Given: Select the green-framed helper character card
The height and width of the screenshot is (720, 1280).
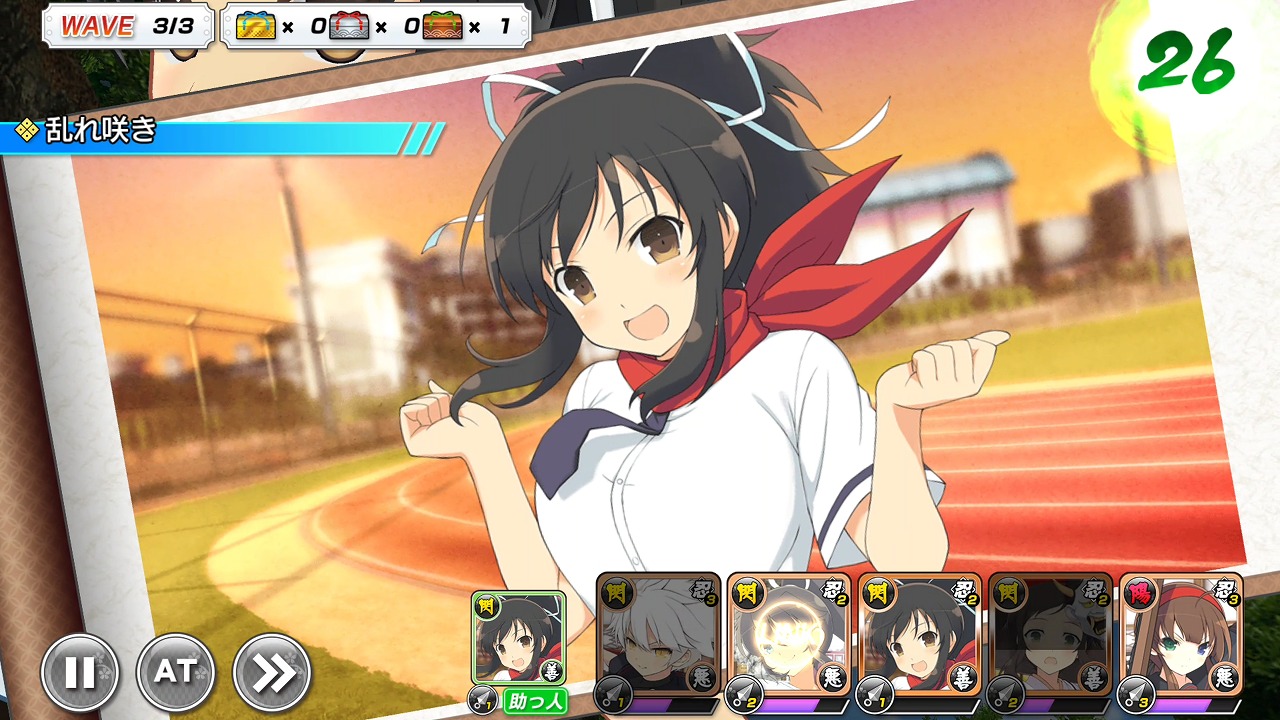Looking at the screenshot, I should [x=518, y=638].
